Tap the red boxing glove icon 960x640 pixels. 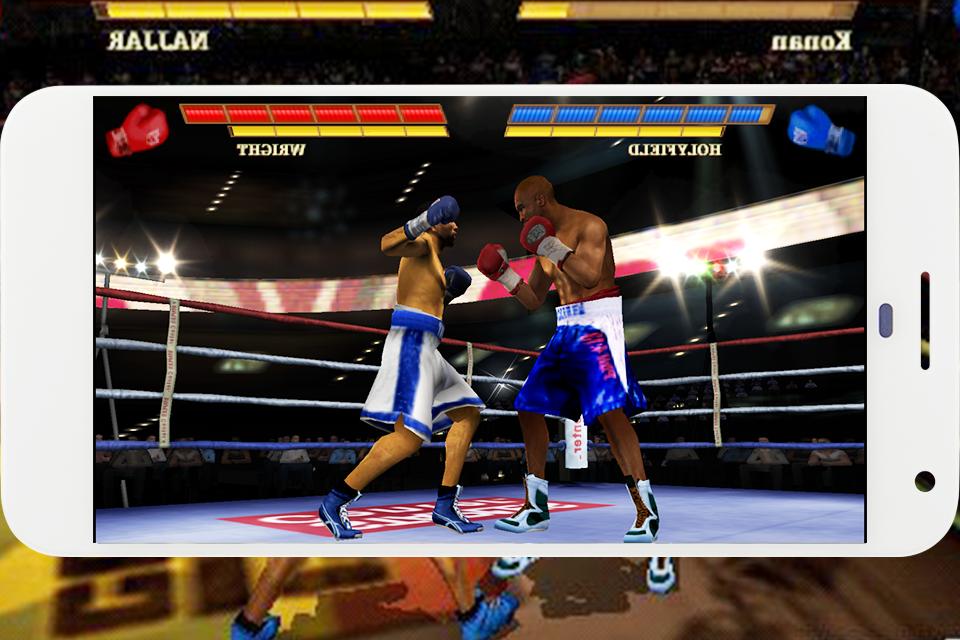(x=137, y=129)
